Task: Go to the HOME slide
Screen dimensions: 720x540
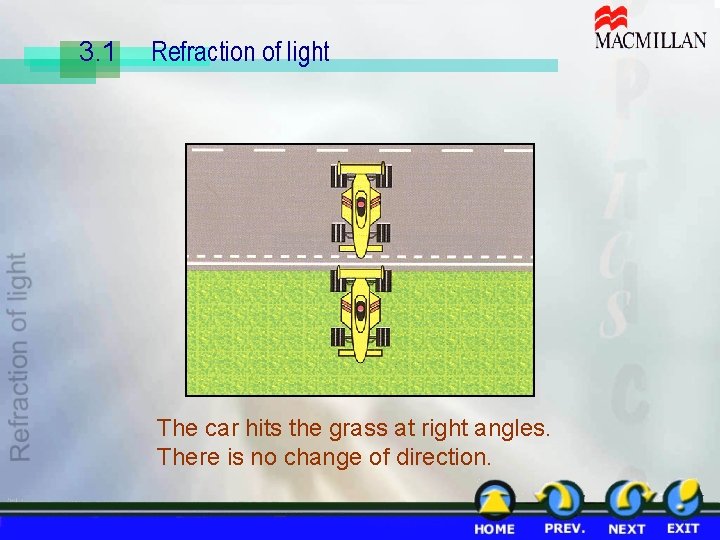Action: pos(494,510)
